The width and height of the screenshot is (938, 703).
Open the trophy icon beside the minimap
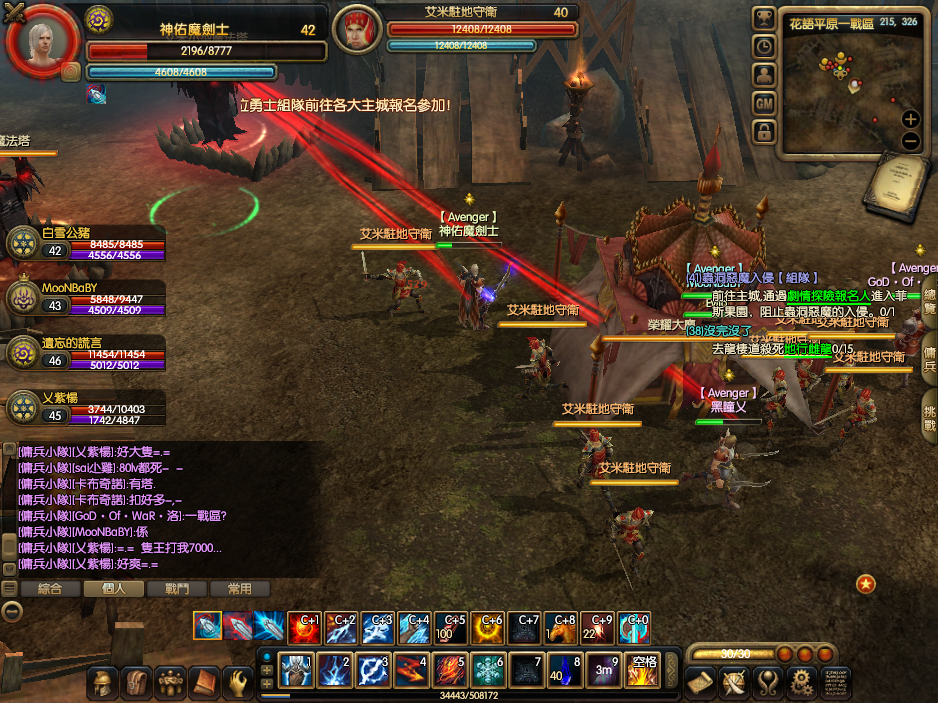pyautogui.click(x=764, y=19)
